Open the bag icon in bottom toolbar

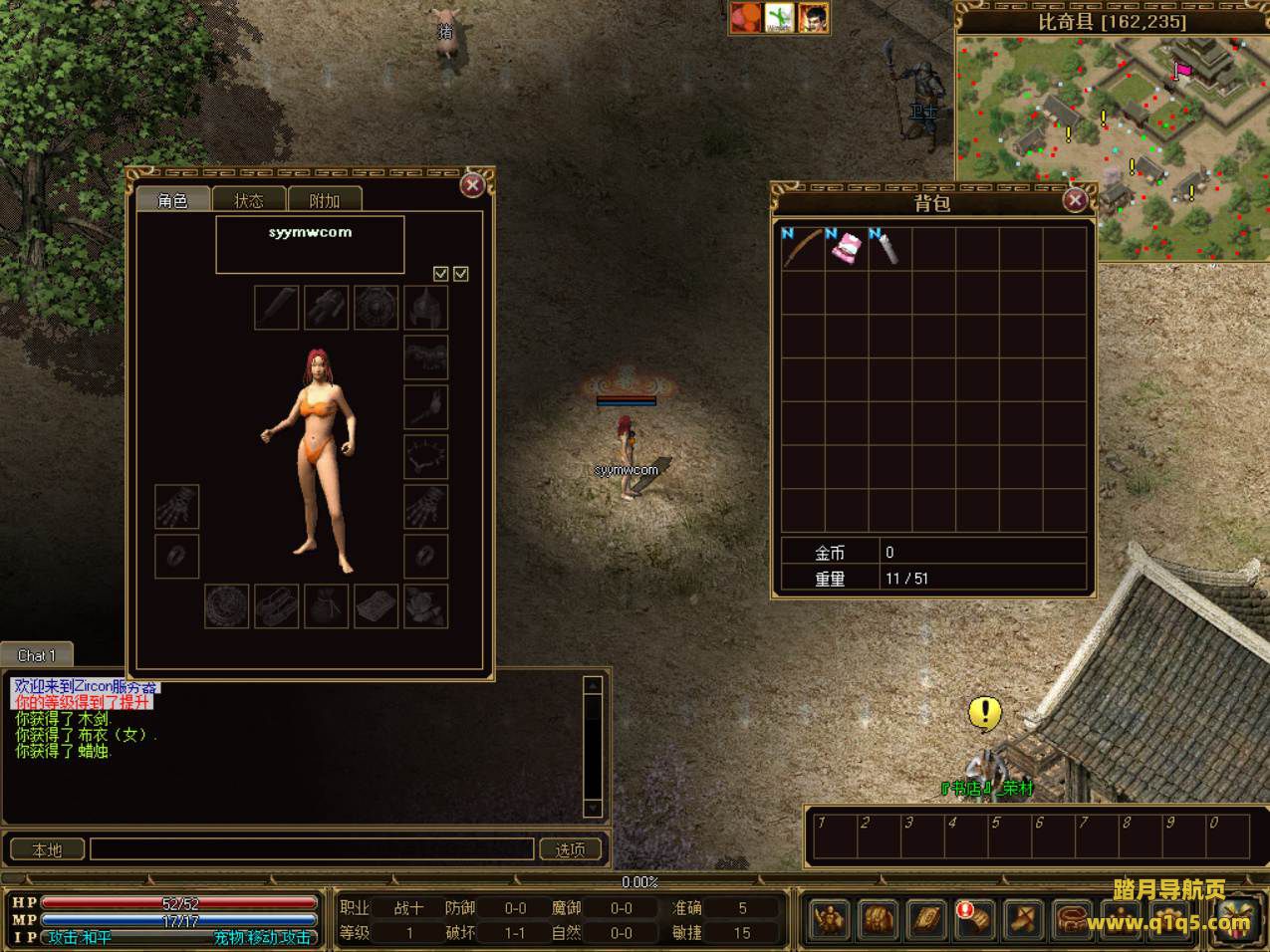point(878,918)
